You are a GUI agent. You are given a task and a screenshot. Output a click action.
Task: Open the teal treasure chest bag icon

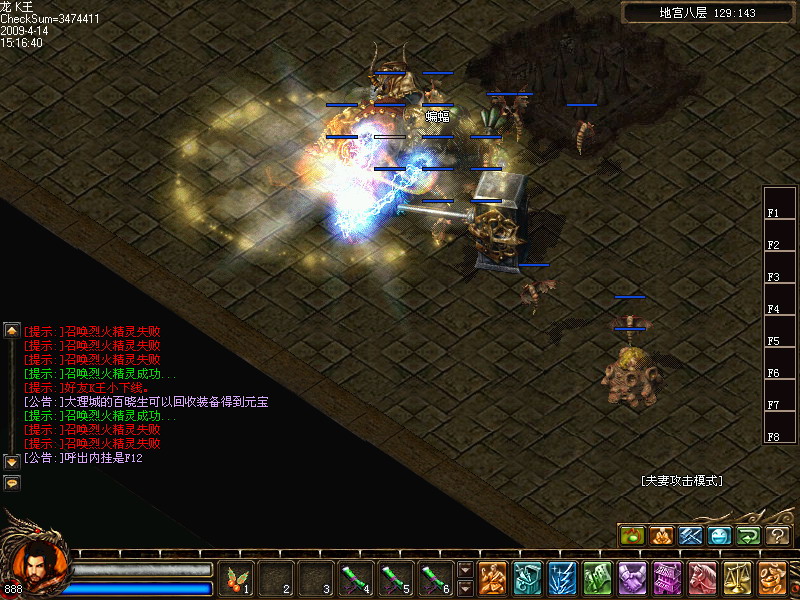(x=528, y=577)
